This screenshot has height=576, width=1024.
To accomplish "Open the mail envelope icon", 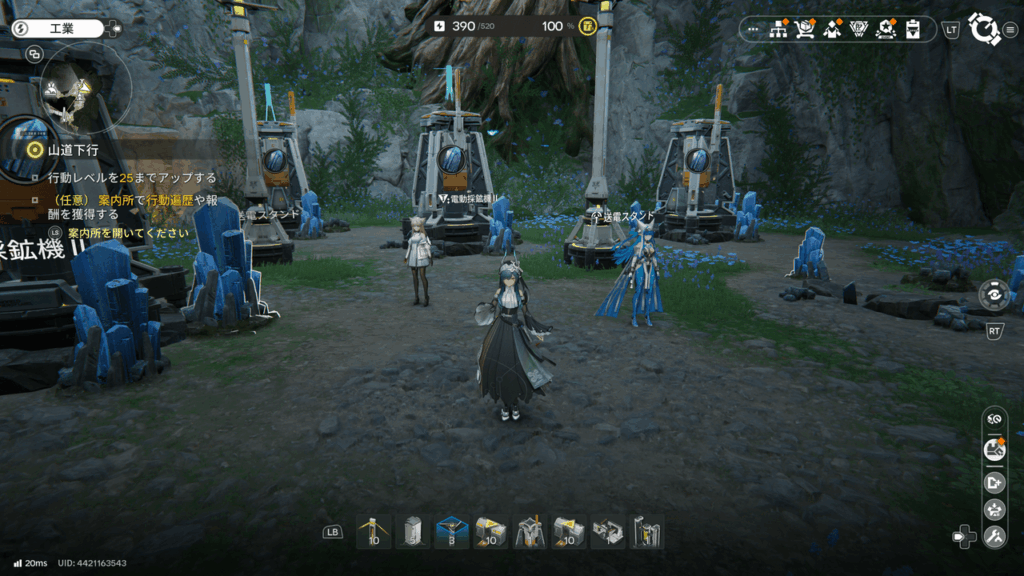I will [x=831, y=29].
